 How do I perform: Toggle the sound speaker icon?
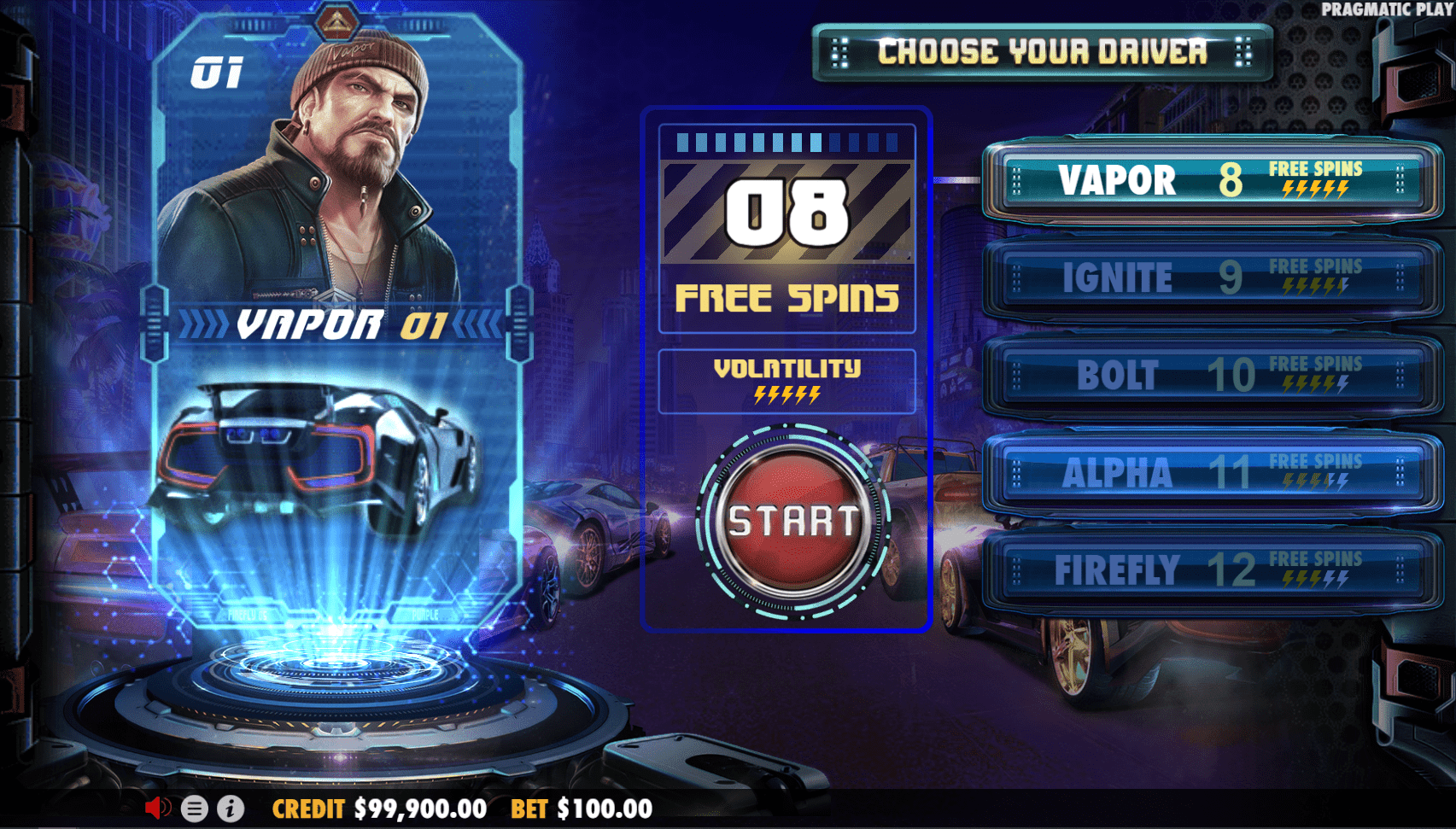pos(157,808)
